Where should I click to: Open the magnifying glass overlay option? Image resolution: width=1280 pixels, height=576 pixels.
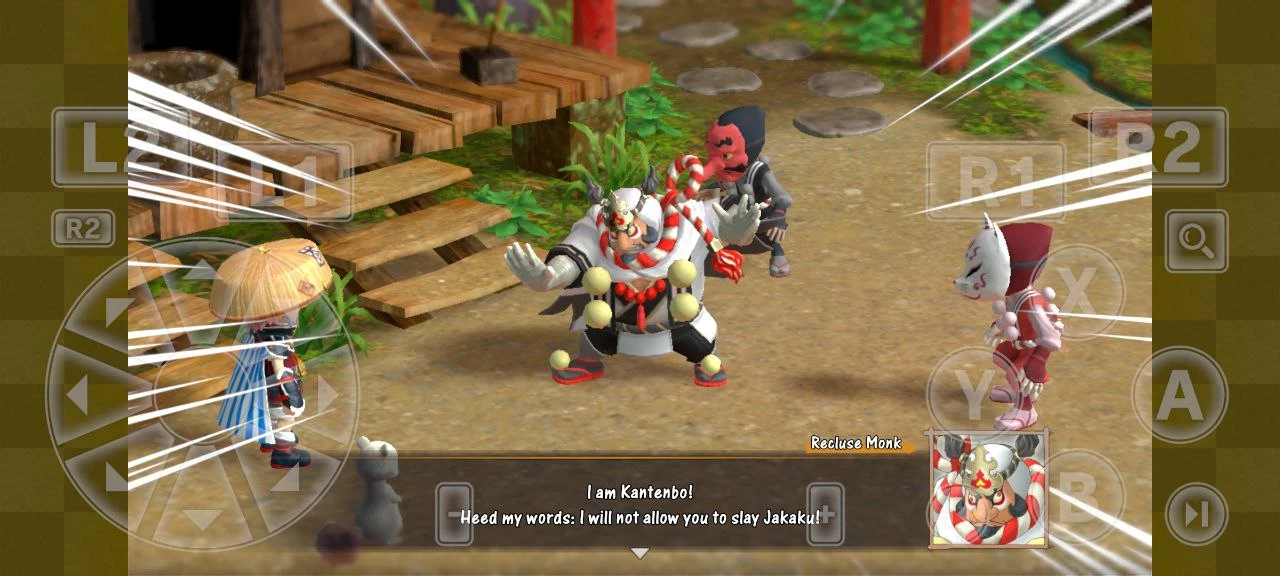(1196, 241)
